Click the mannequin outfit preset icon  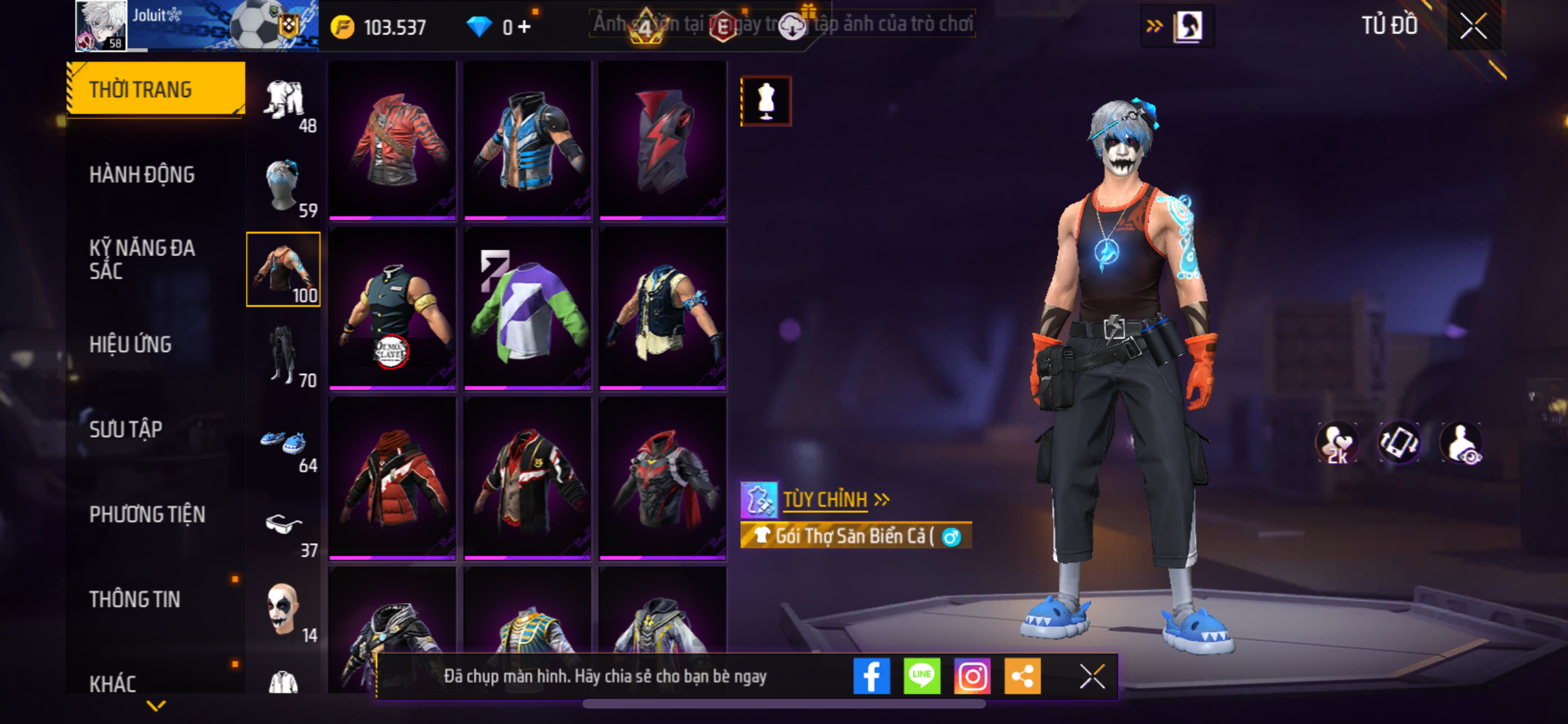pos(766,101)
